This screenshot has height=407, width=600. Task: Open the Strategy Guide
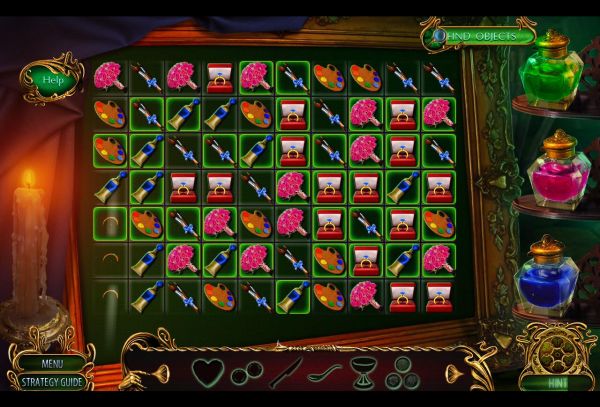[51, 381]
